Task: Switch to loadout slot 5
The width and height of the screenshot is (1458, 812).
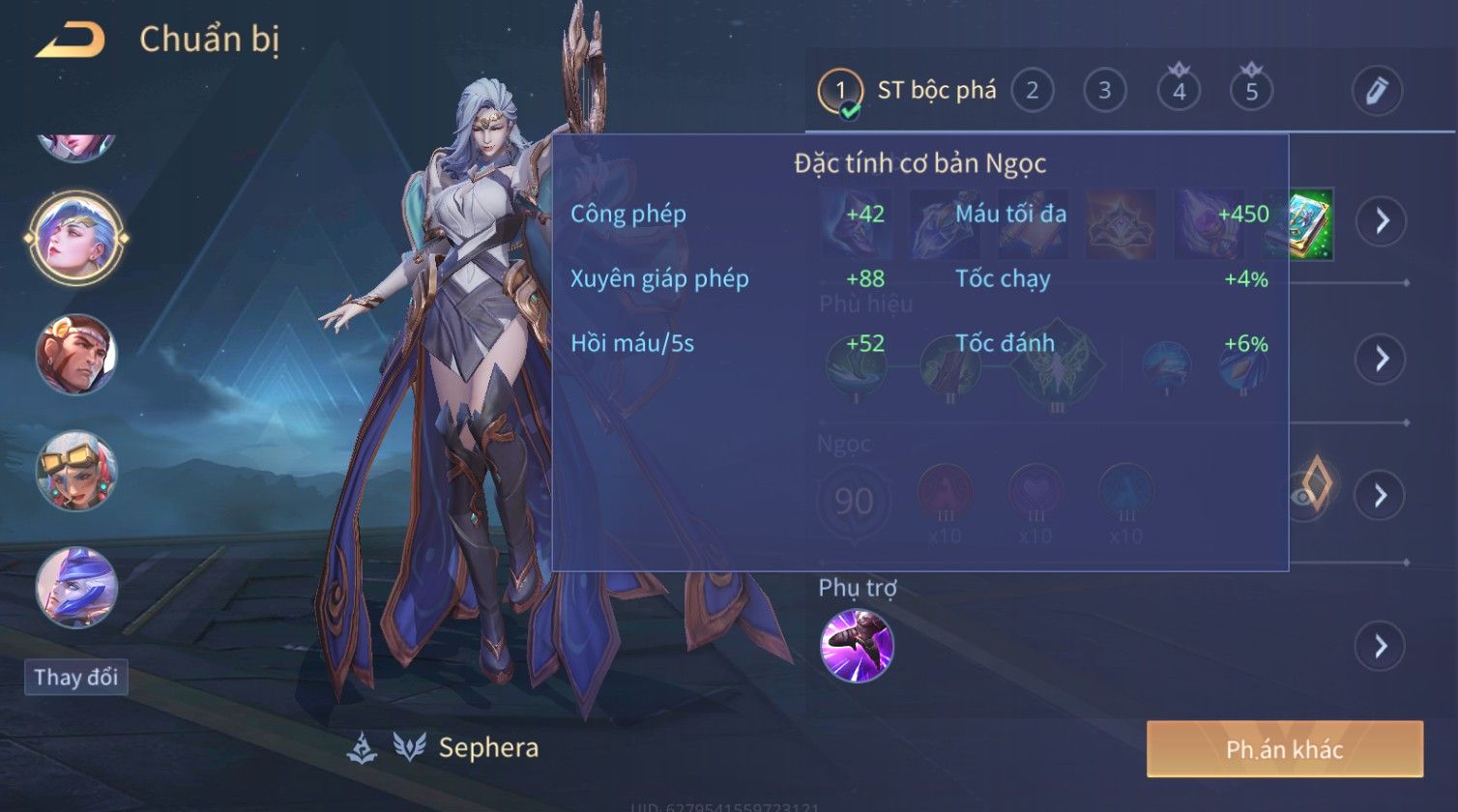Action: coord(1251,91)
